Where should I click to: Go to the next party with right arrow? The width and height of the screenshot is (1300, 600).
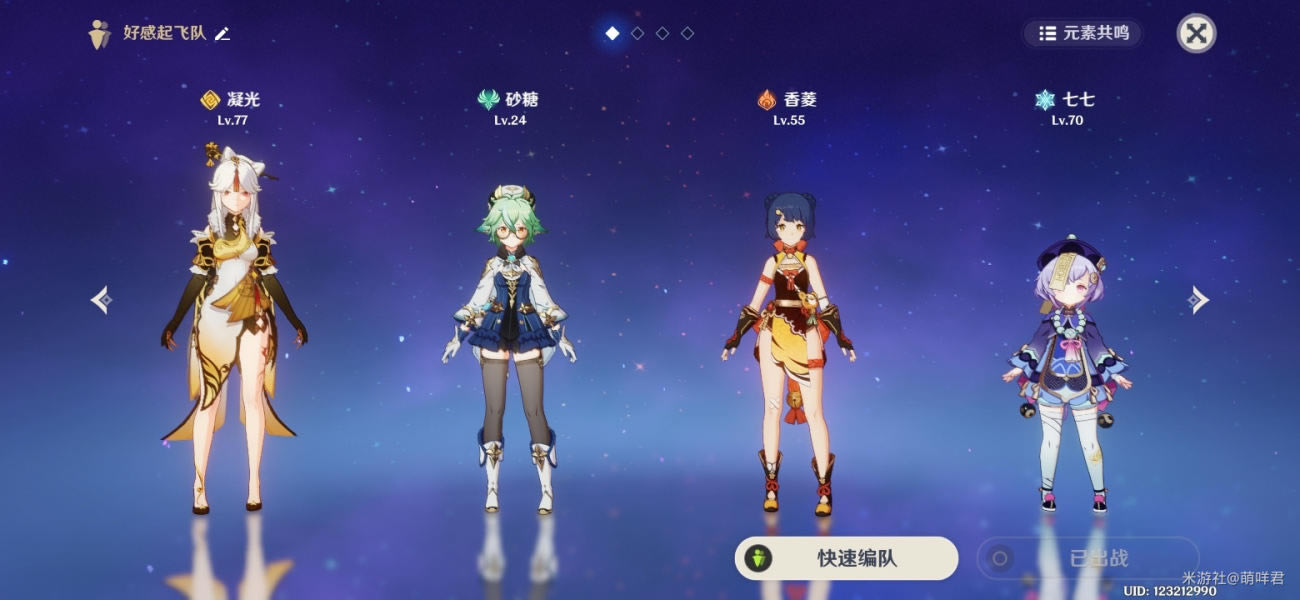click(1198, 300)
